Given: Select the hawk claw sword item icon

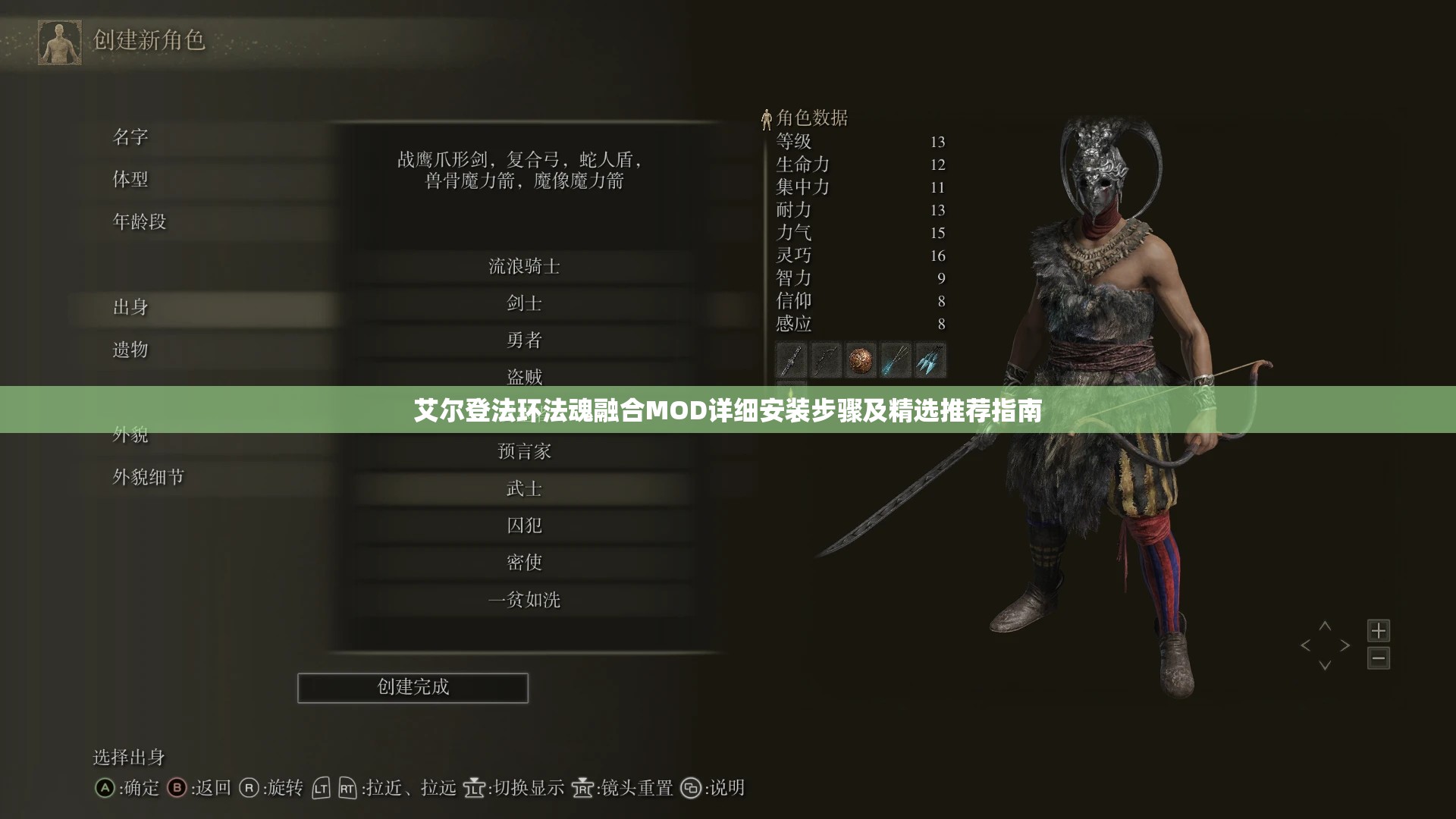Looking at the screenshot, I should (x=790, y=359).
